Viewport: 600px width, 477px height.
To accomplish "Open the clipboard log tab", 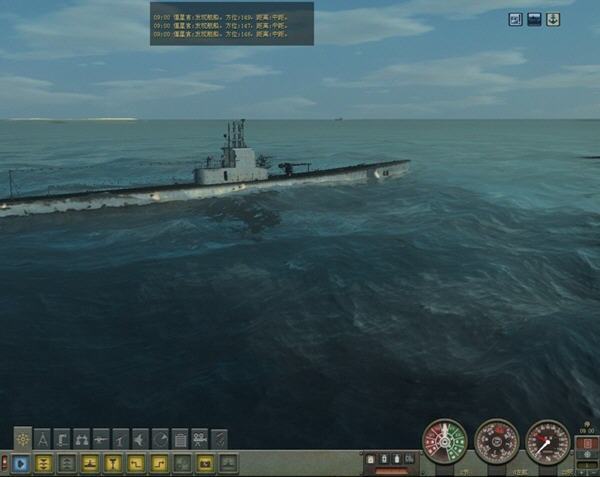I will [180, 439].
